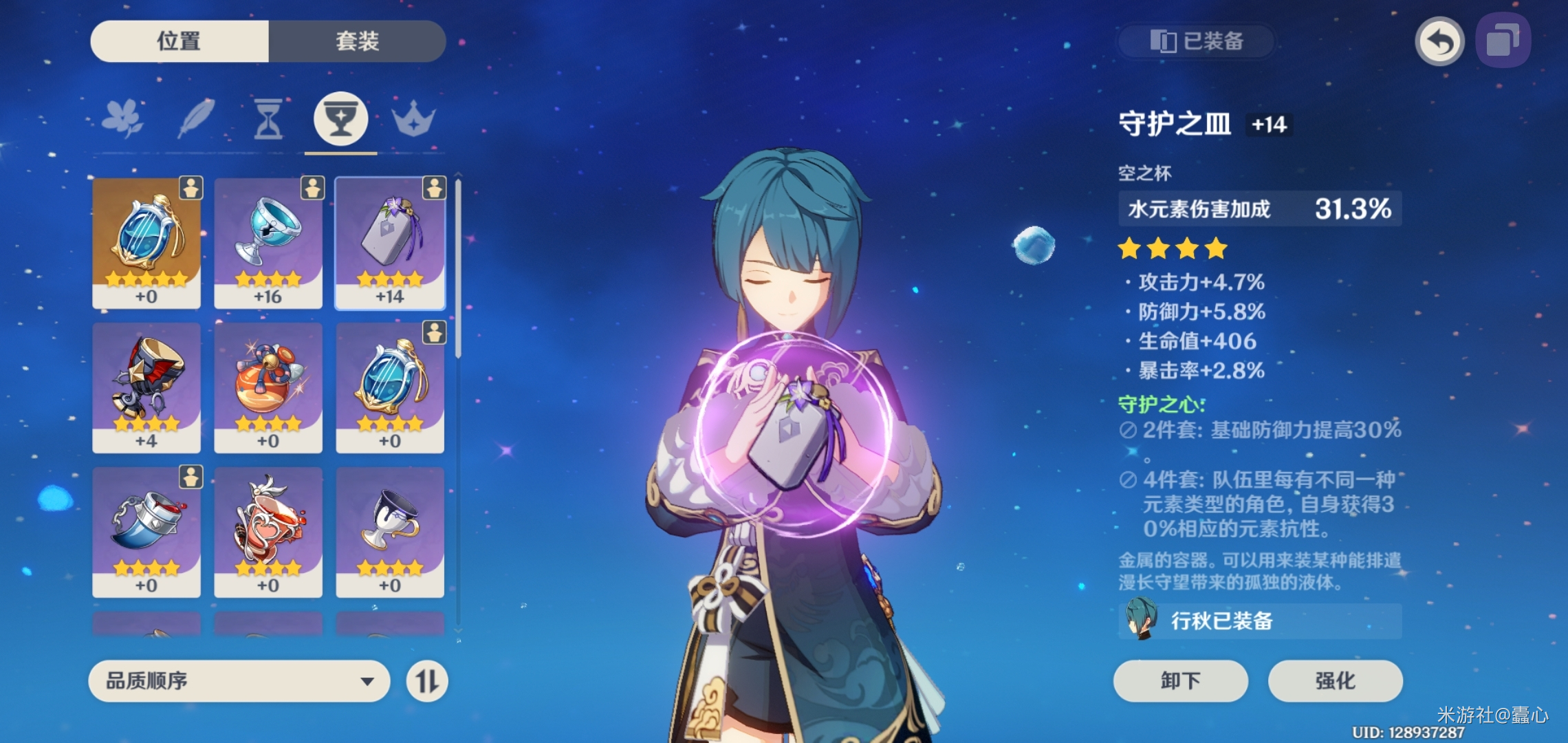Image resolution: width=1568 pixels, height=743 pixels.
Task: Select the orange round pot artifact
Action: tap(268, 387)
